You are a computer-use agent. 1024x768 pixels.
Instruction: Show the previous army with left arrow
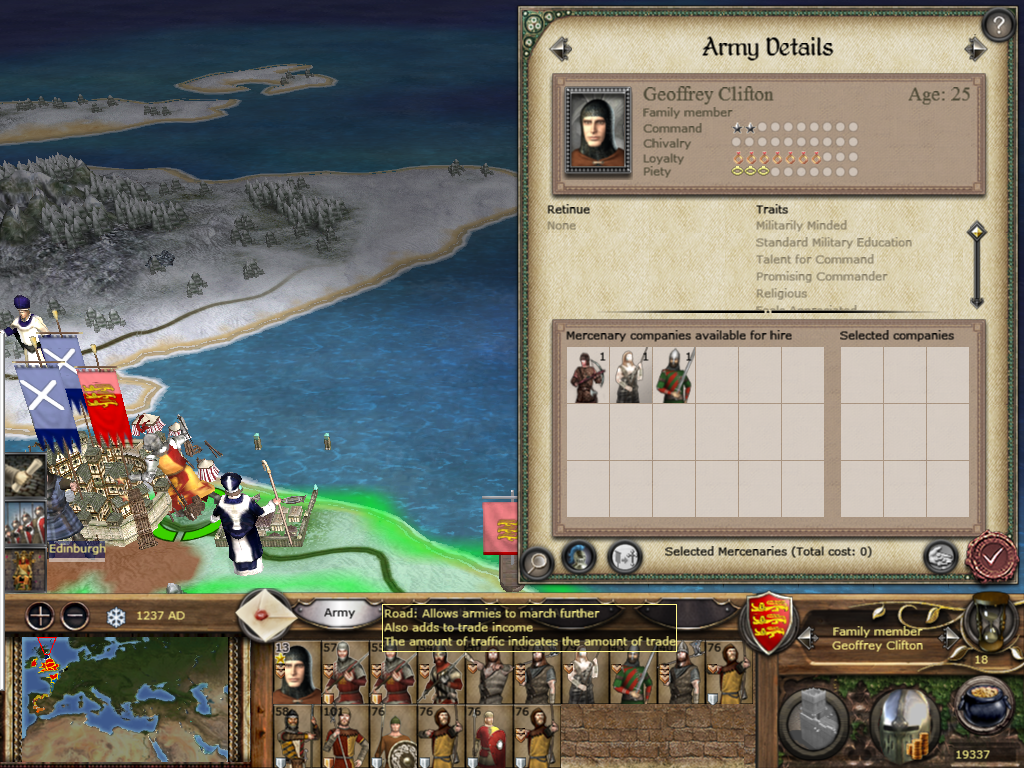(560, 48)
